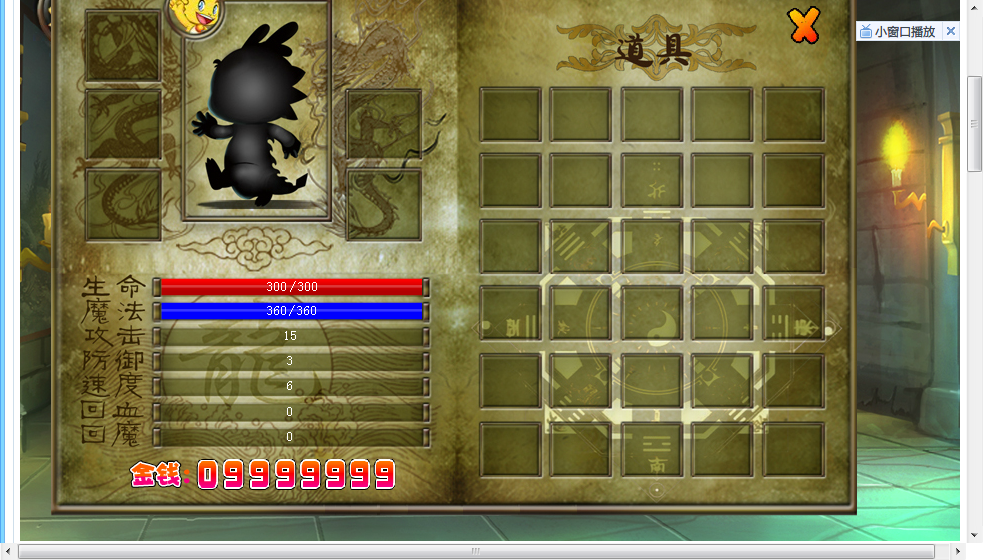
Task: Close the inventory book with the orange X
Action: 803,25
